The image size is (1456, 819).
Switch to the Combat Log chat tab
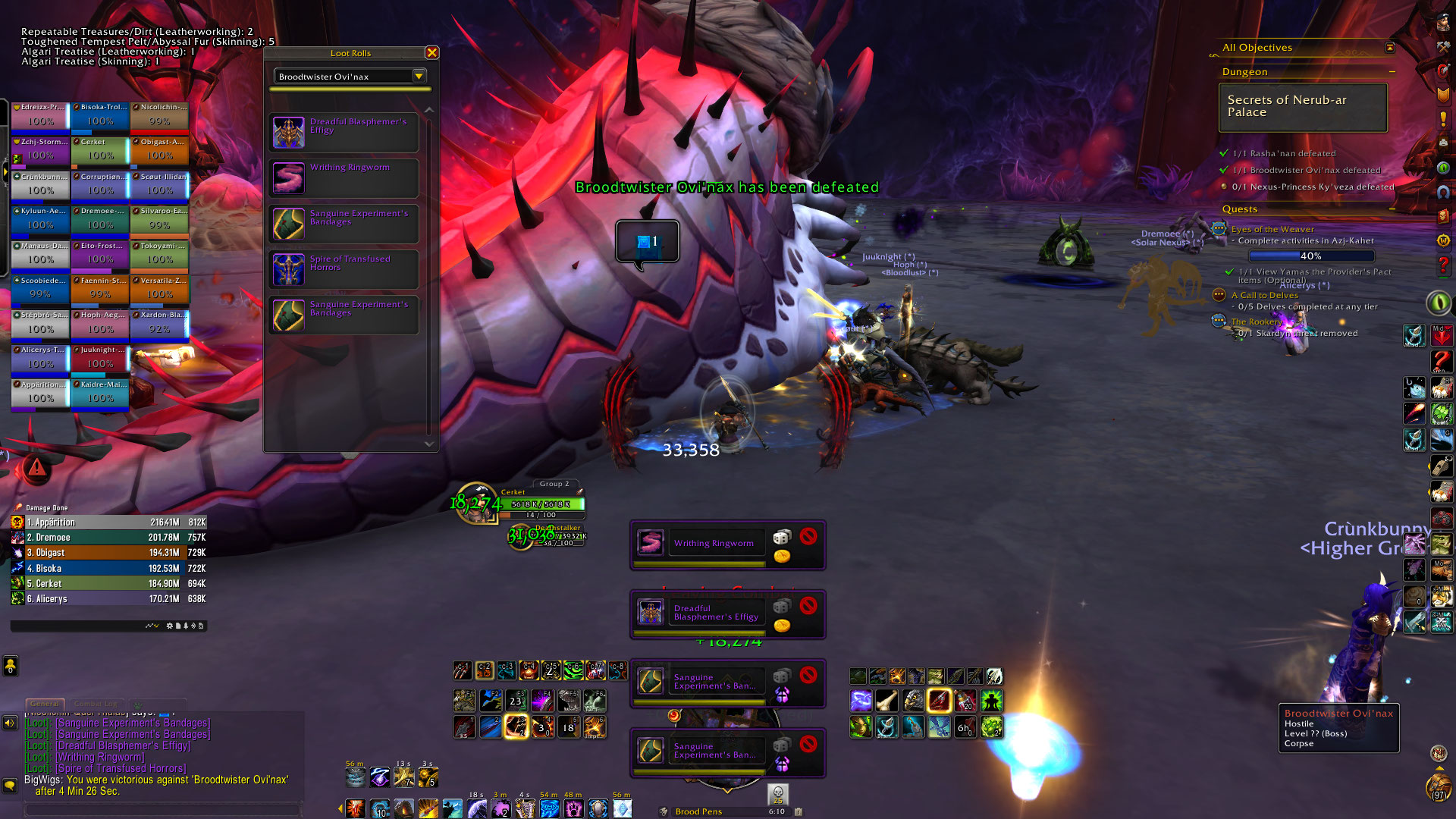pyautogui.click(x=96, y=704)
